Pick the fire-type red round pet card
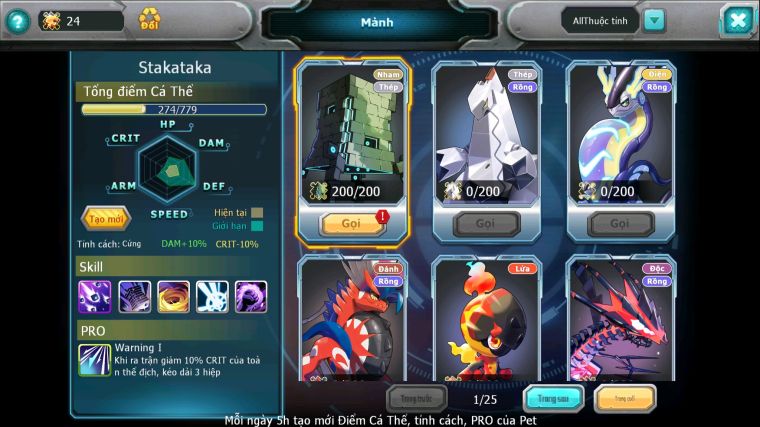 coord(486,320)
